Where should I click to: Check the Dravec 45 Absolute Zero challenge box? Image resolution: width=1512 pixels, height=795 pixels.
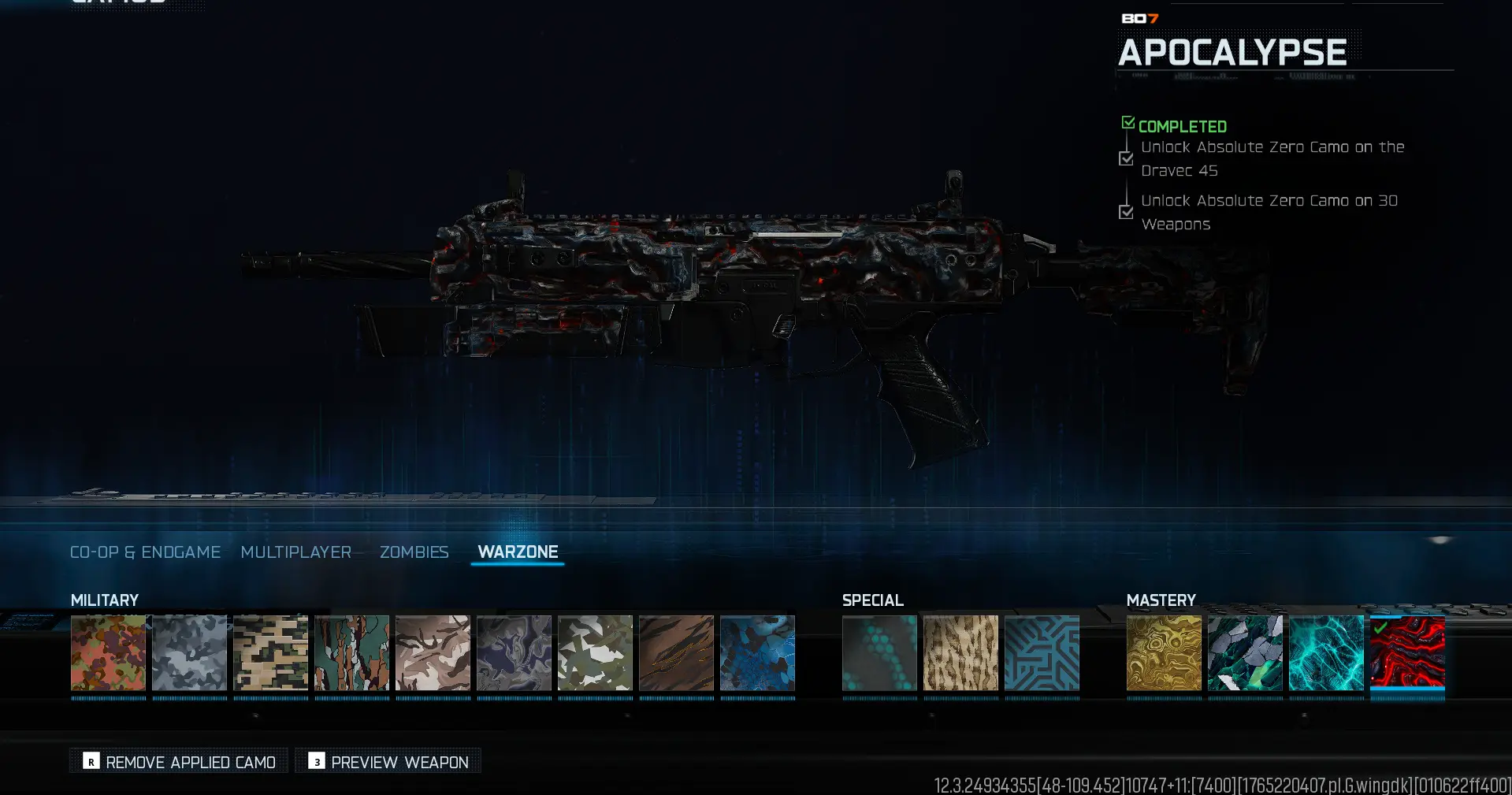(x=1125, y=158)
